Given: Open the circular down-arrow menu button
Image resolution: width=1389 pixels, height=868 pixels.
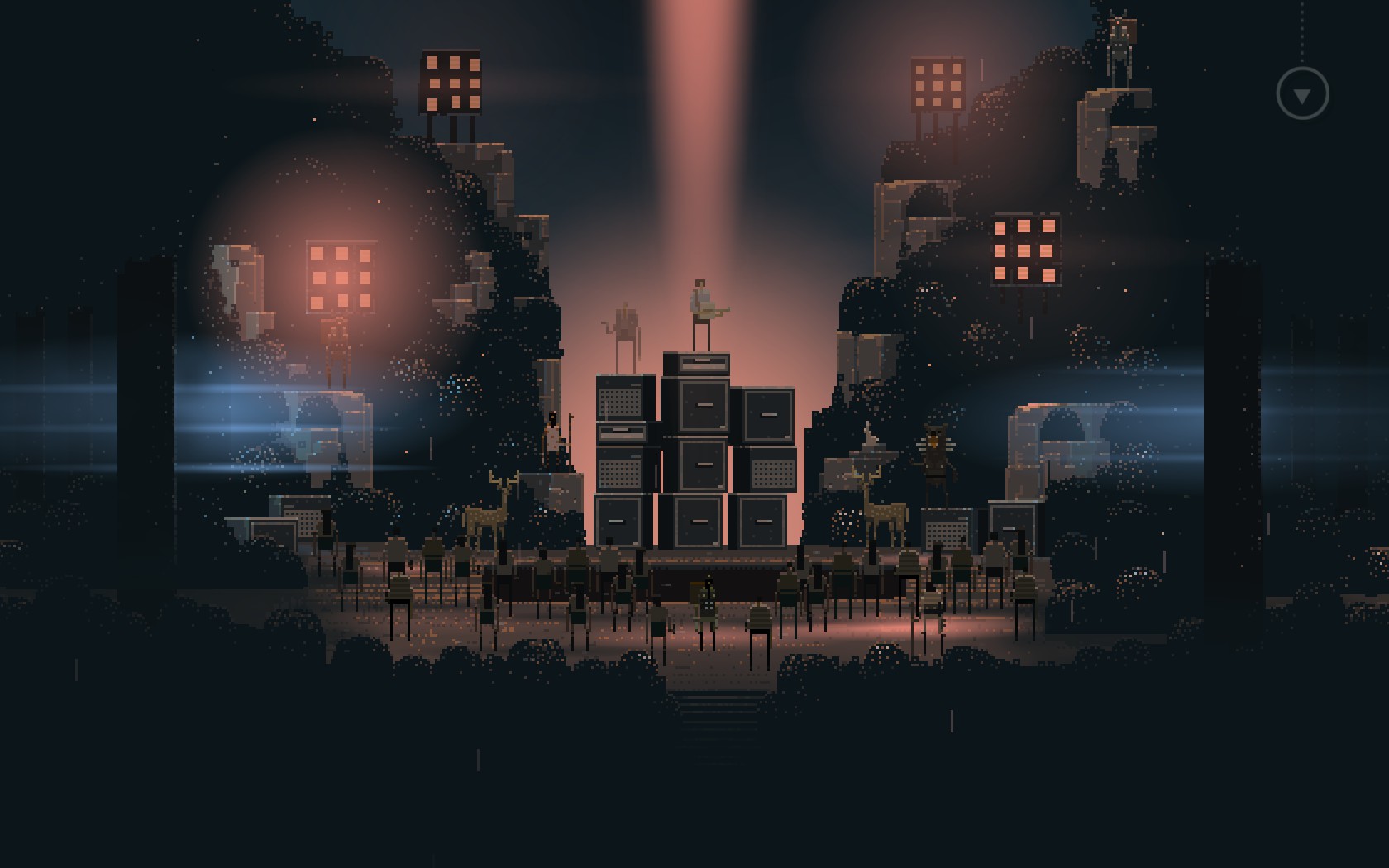Looking at the screenshot, I should coord(1302,94).
